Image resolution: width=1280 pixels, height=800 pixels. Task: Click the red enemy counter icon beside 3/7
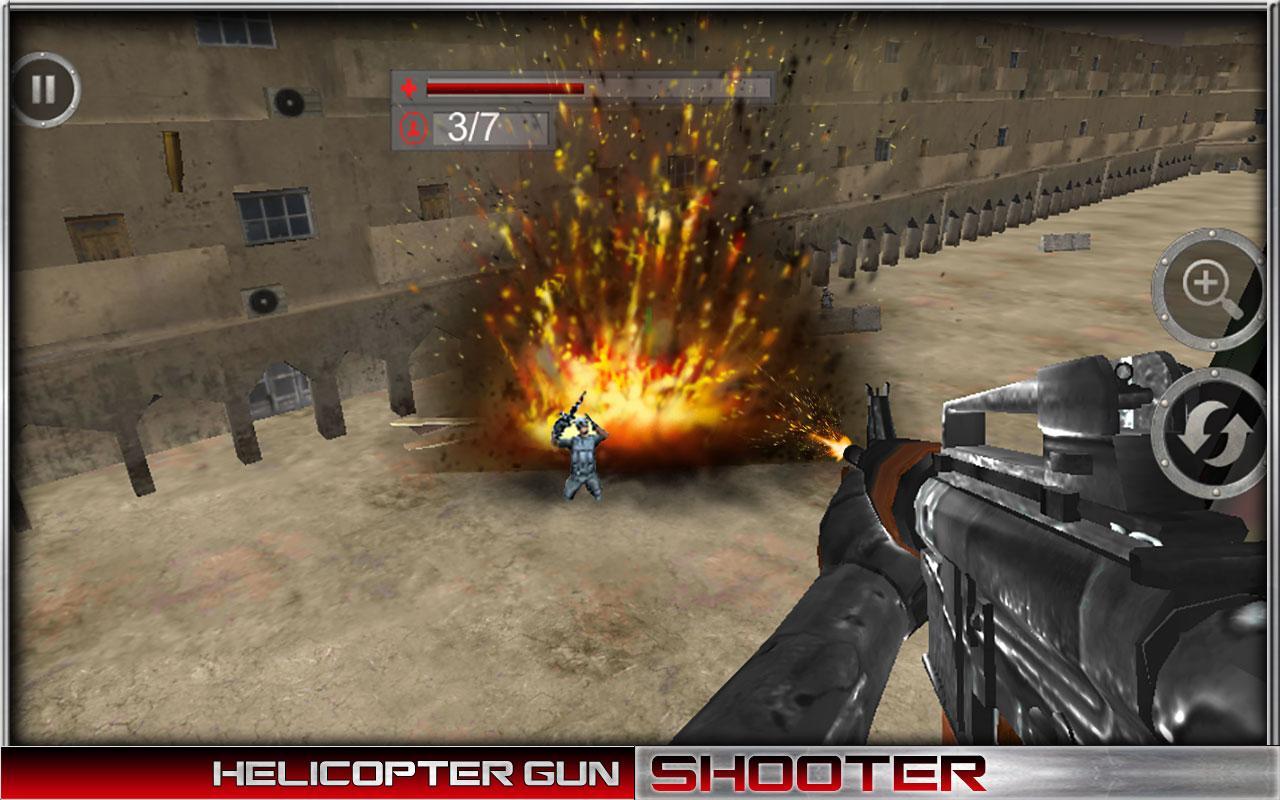click(413, 128)
